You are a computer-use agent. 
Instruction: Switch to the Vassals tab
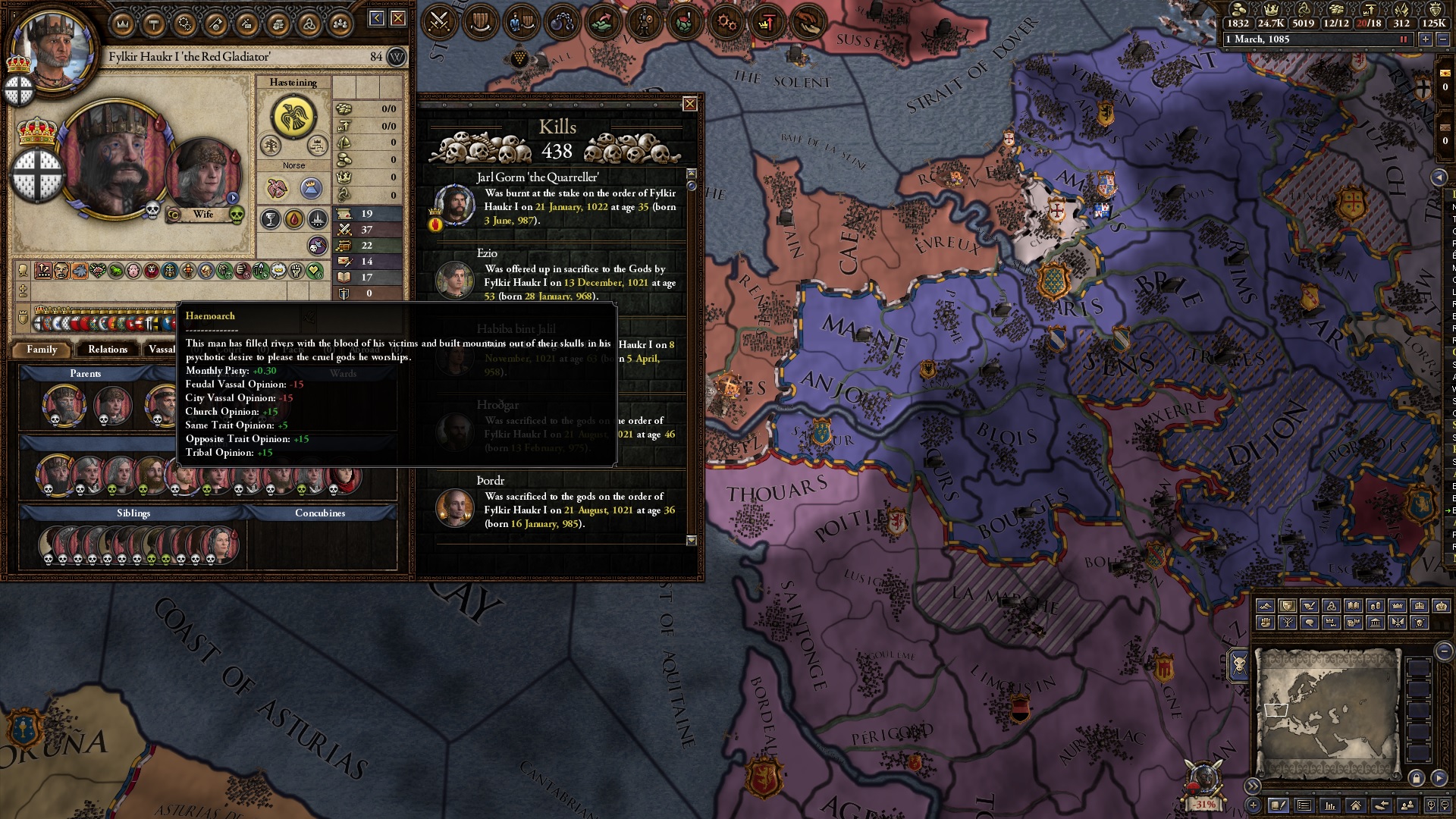click(x=162, y=350)
